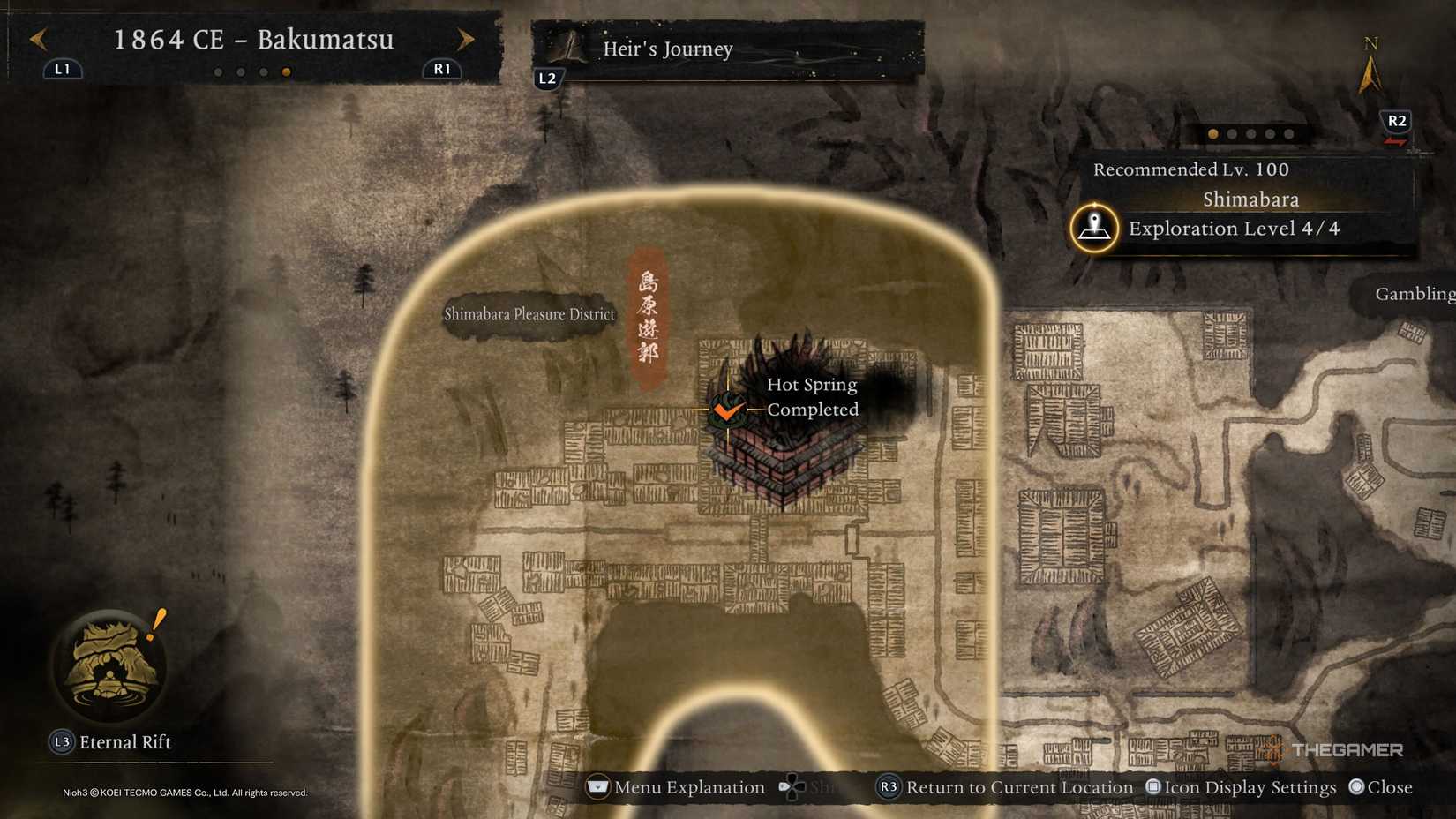Viewport: 1456px width, 819px height.
Task: Select the compass rose in the corner
Action: (1370, 62)
